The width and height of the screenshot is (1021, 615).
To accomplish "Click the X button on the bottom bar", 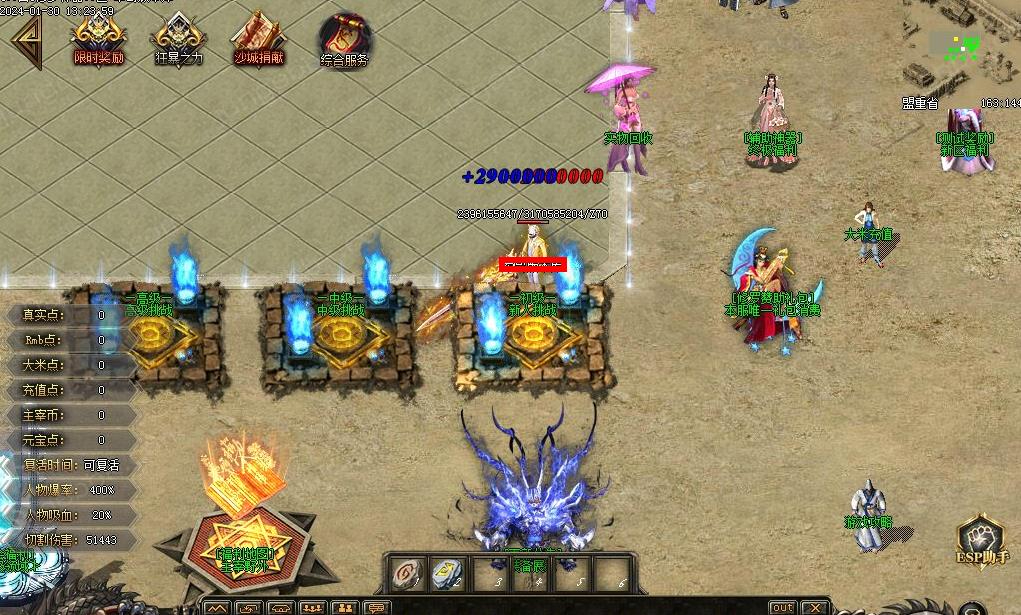I will [x=815, y=608].
